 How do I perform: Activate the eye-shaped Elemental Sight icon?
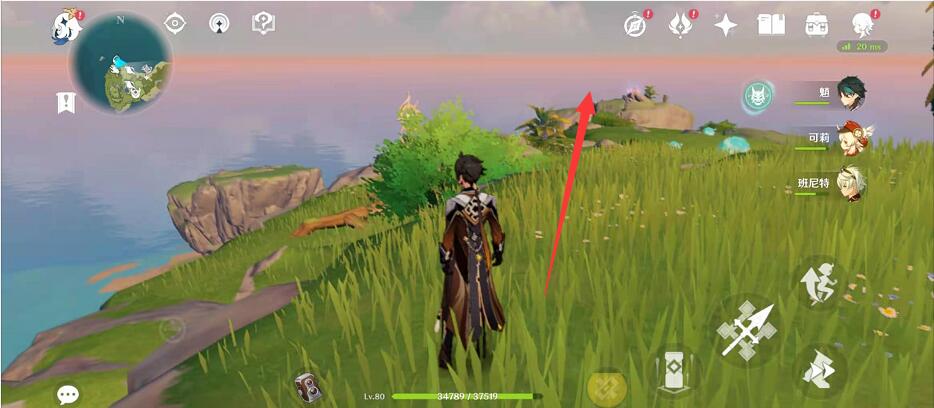[x=175, y=24]
